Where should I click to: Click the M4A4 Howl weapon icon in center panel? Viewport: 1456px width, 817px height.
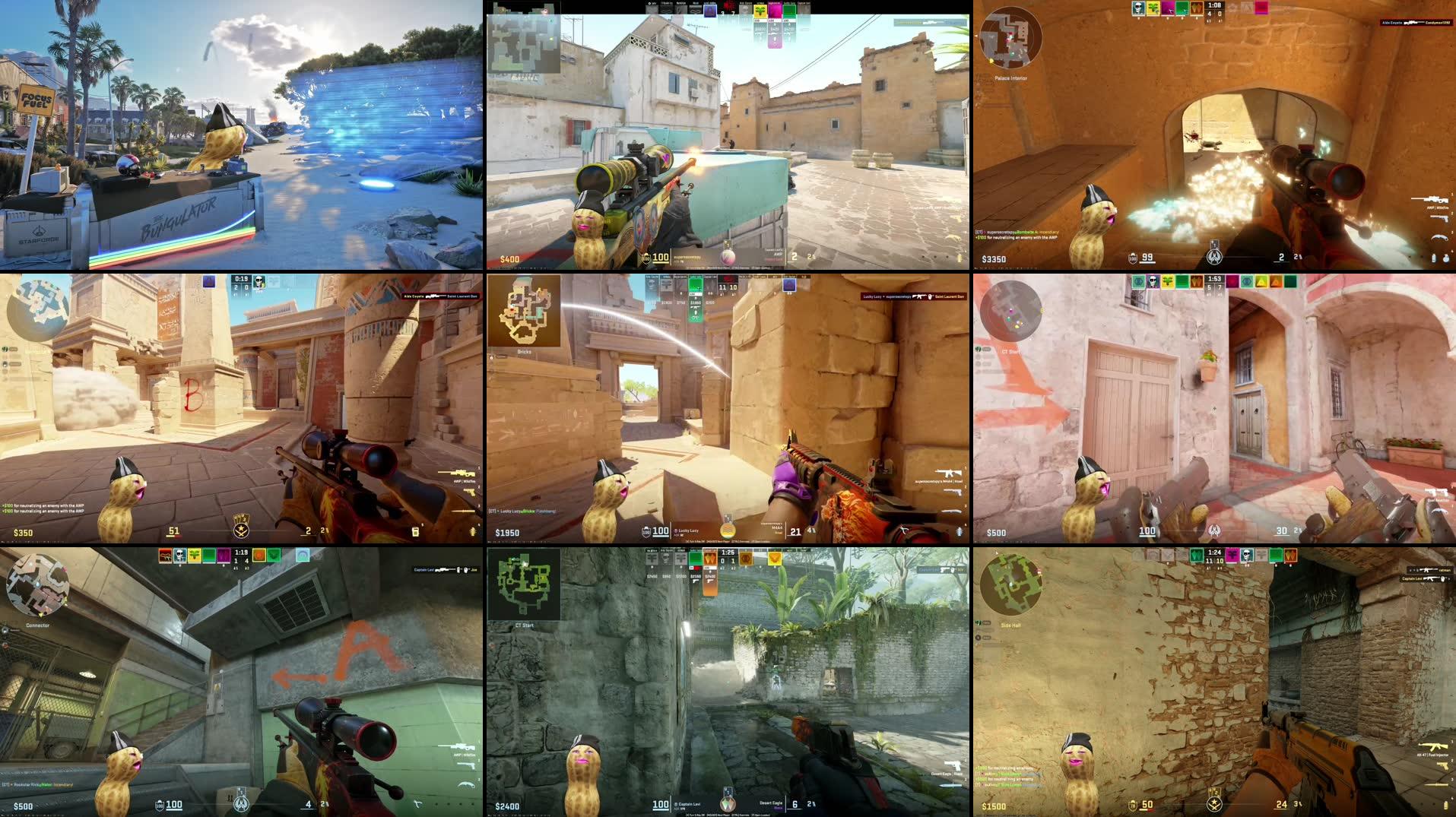tap(949, 473)
